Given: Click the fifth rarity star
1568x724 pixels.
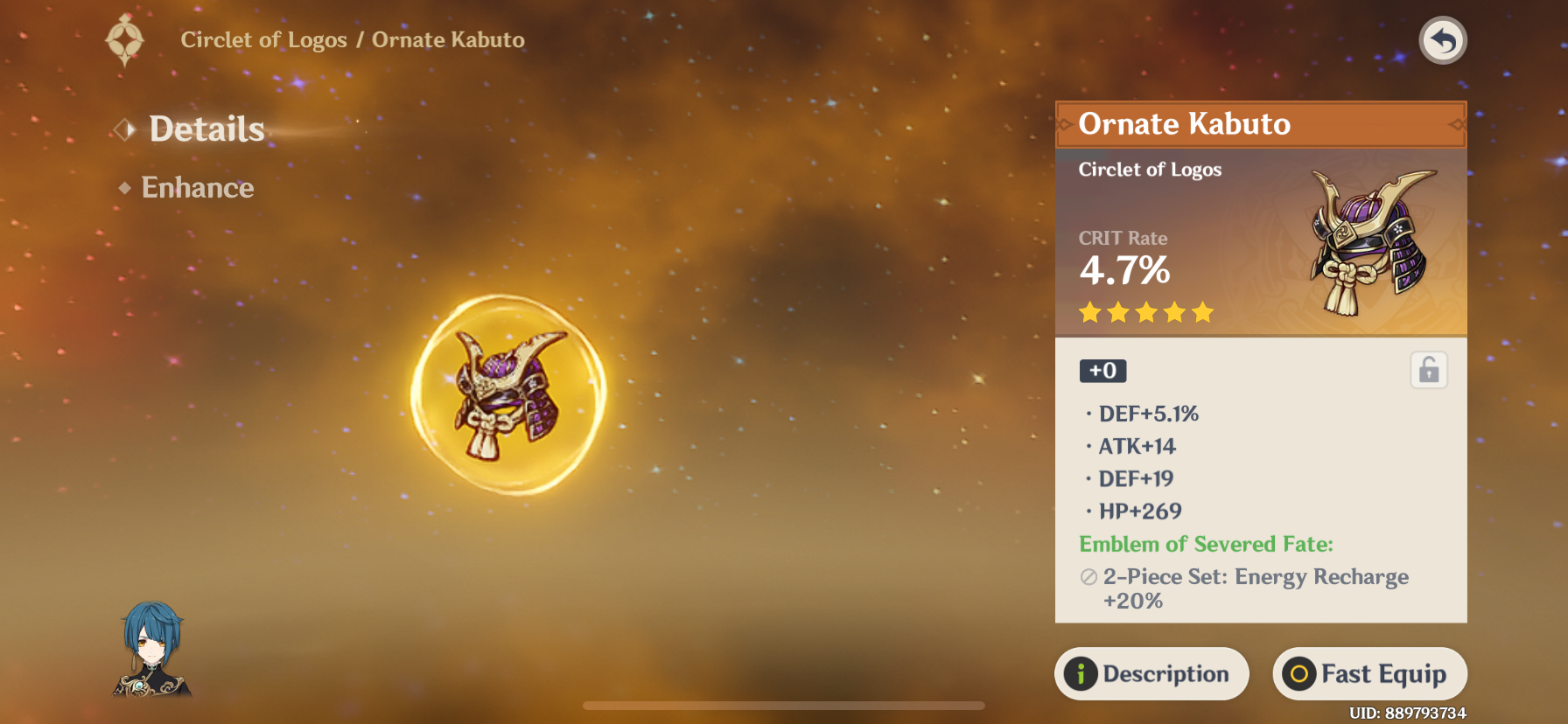Looking at the screenshot, I should pyautogui.click(x=1204, y=311).
